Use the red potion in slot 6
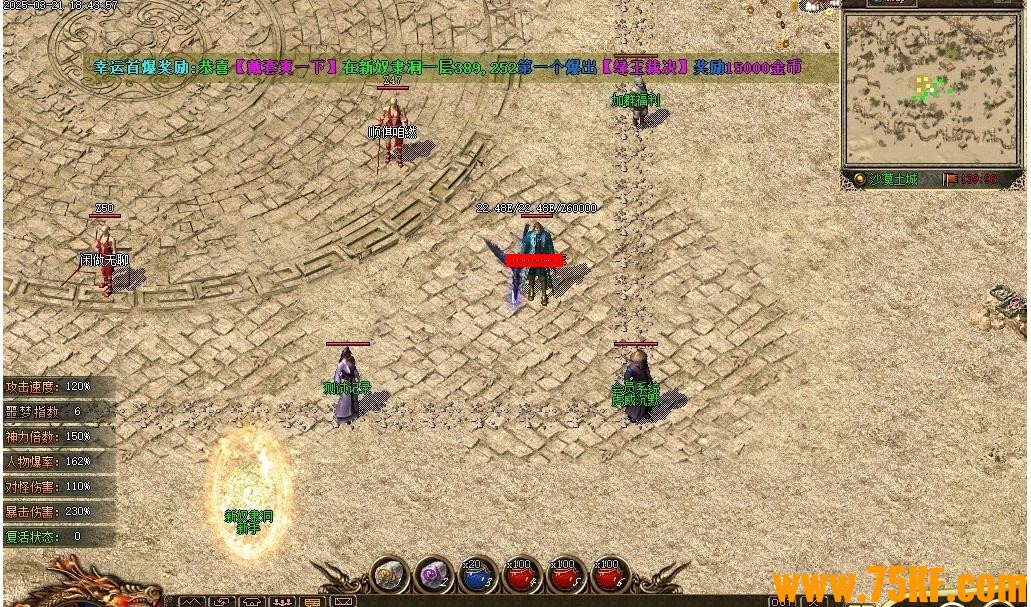1031x607 pixels. 610,577
